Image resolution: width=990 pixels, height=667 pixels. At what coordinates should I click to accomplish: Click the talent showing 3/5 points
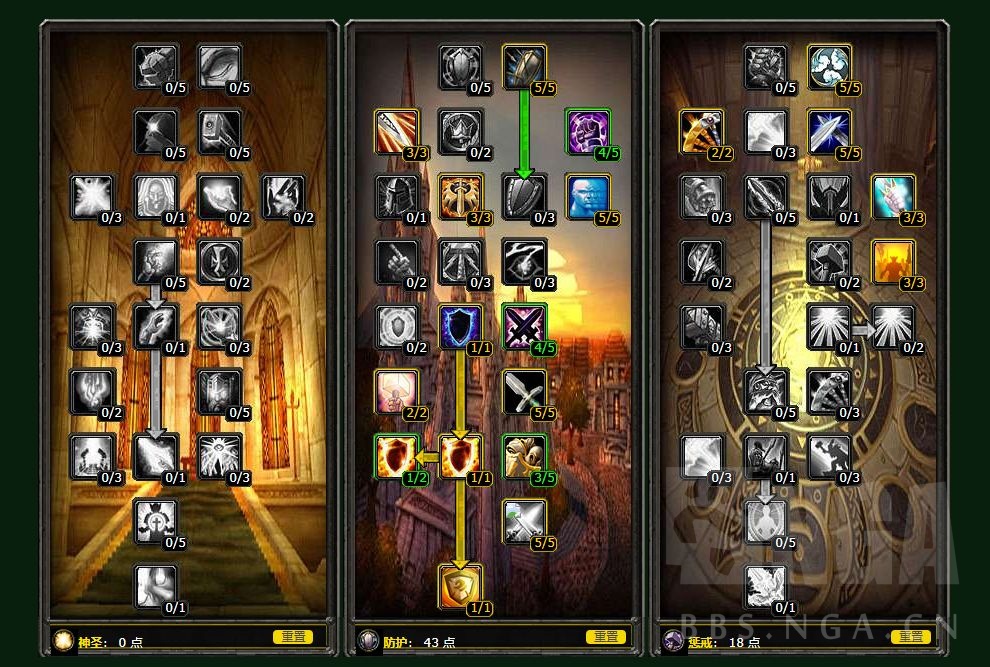pyautogui.click(x=523, y=456)
